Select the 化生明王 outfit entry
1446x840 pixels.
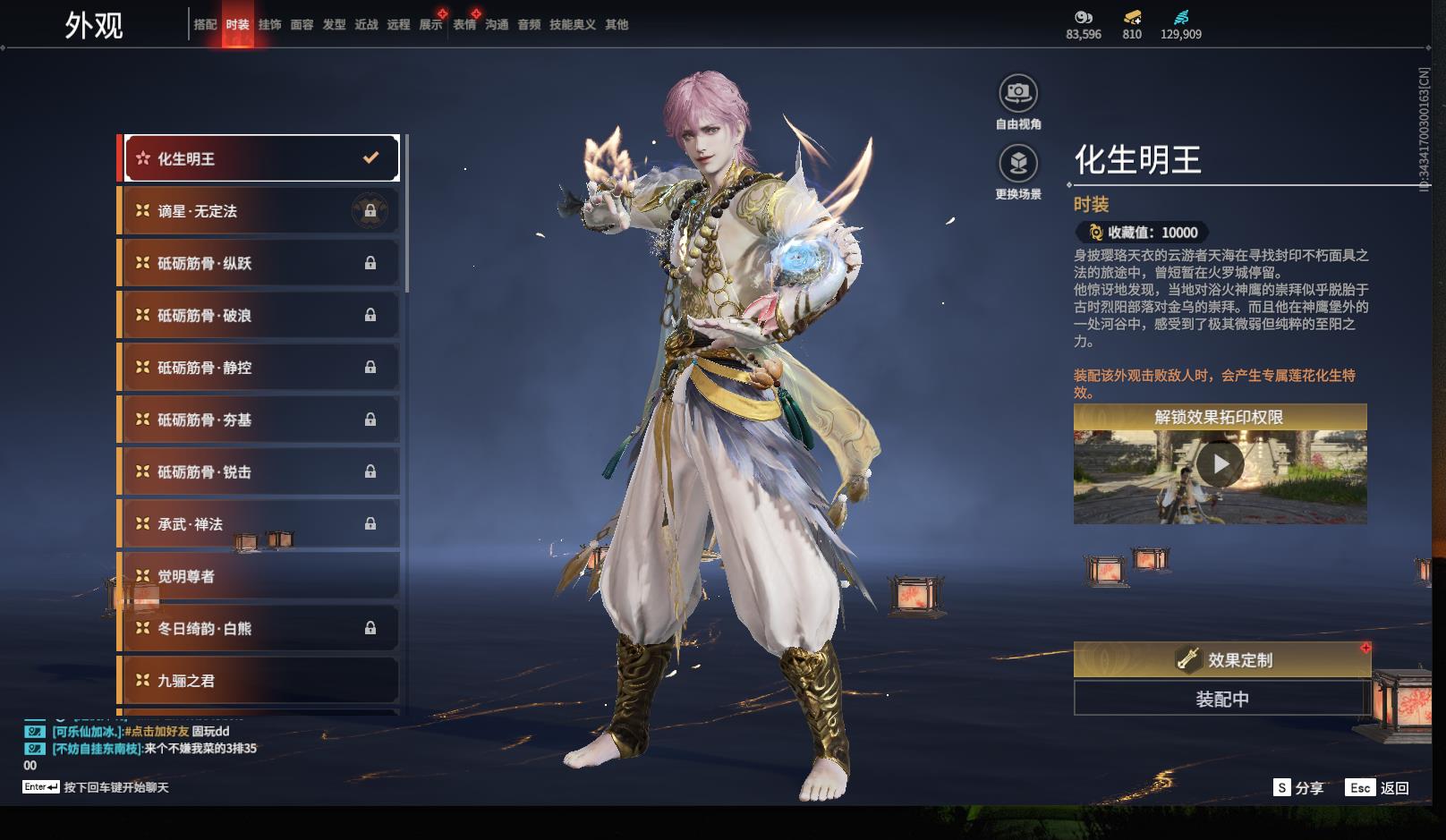tap(260, 158)
